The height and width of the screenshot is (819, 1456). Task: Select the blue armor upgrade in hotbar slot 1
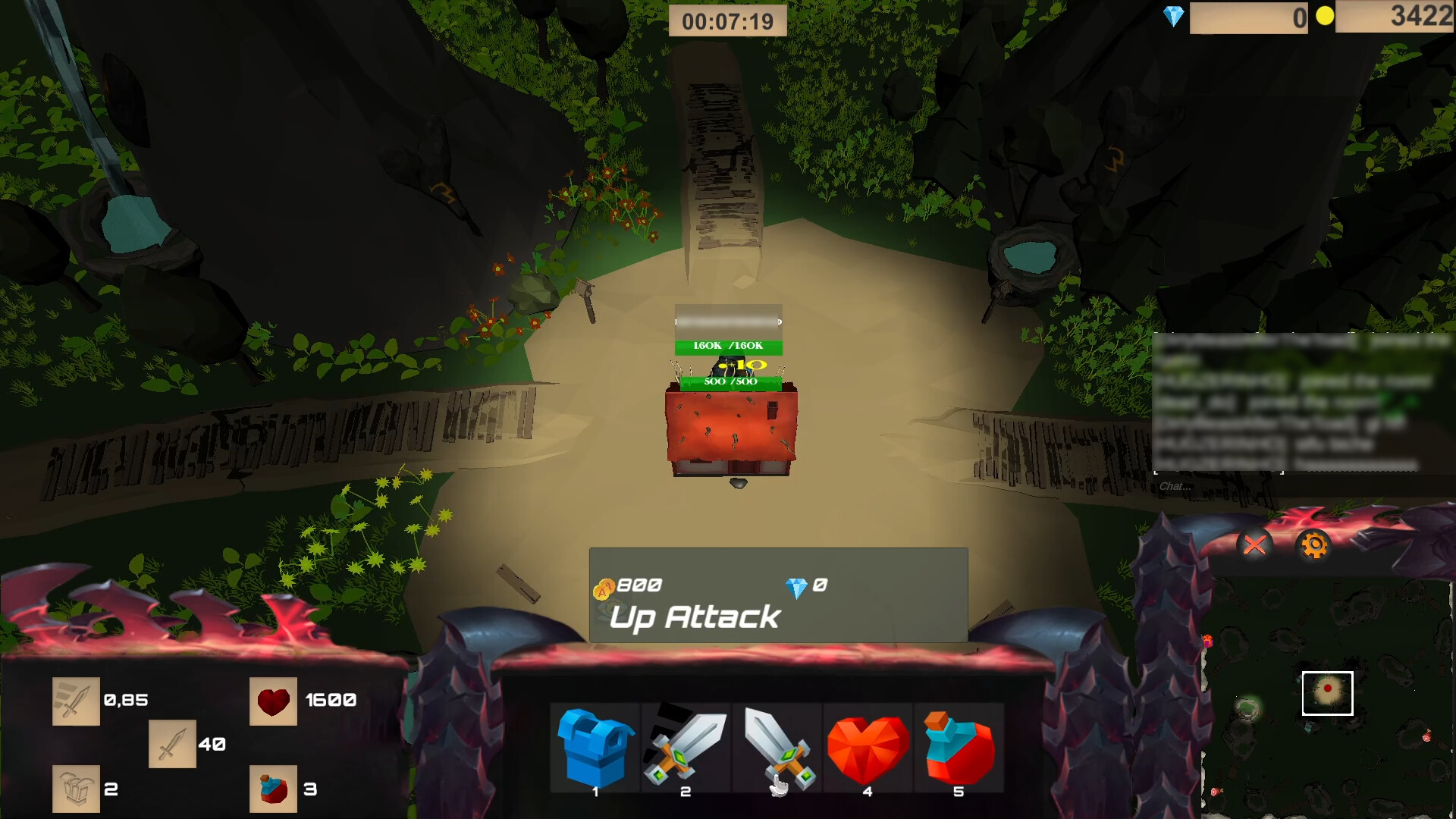point(595,747)
